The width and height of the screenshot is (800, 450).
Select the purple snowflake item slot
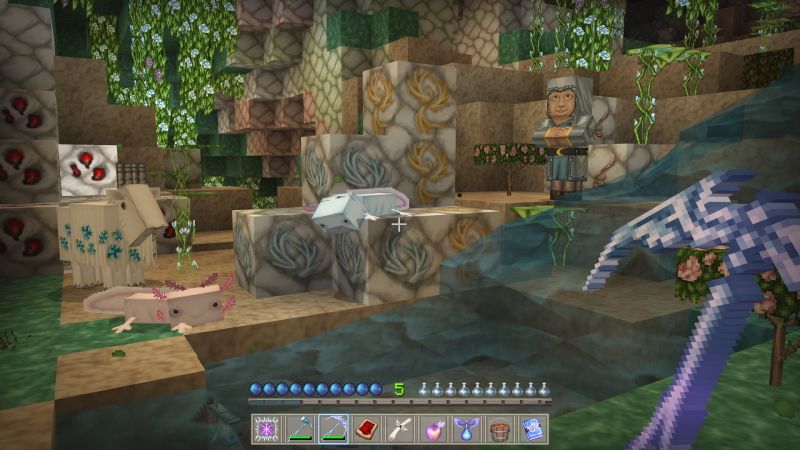tap(268, 428)
